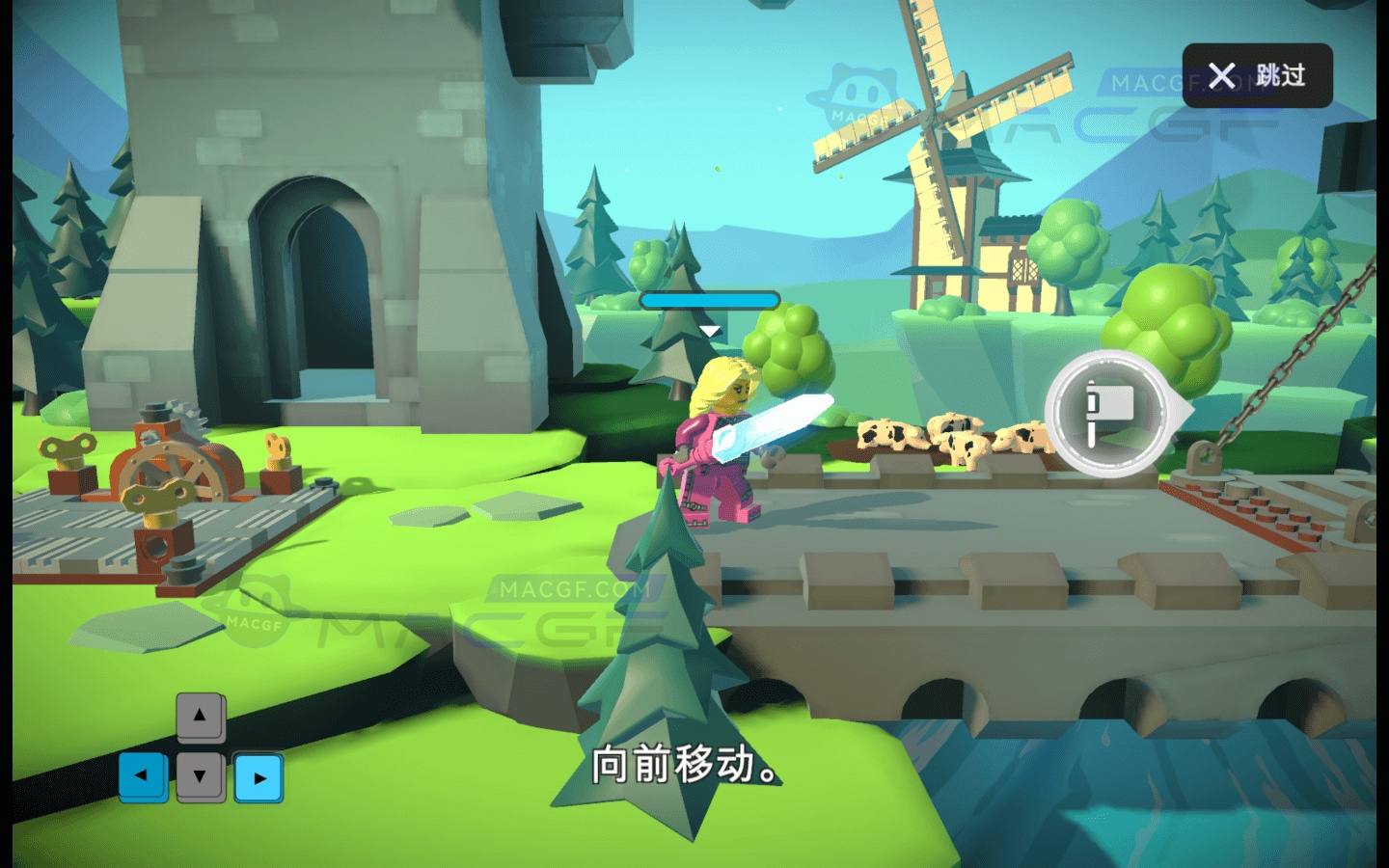The height and width of the screenshot is (868, 1389).
Task: Click the X icon on the skip control
Action: 1221,76
